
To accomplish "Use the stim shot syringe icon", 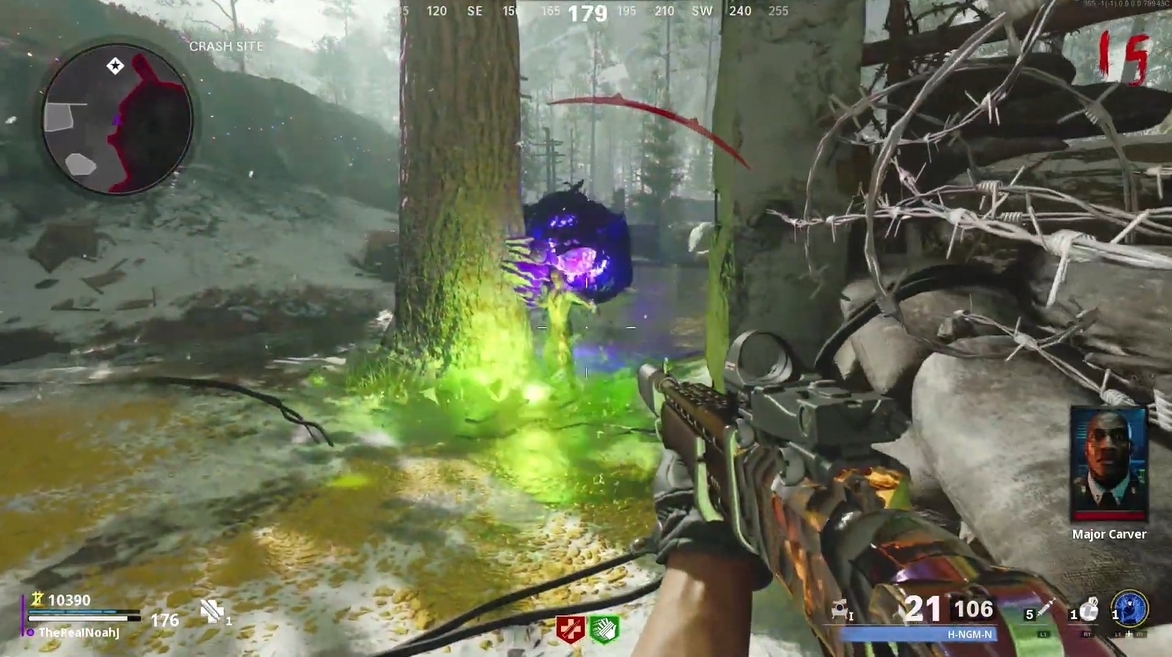I will 1046,609.
